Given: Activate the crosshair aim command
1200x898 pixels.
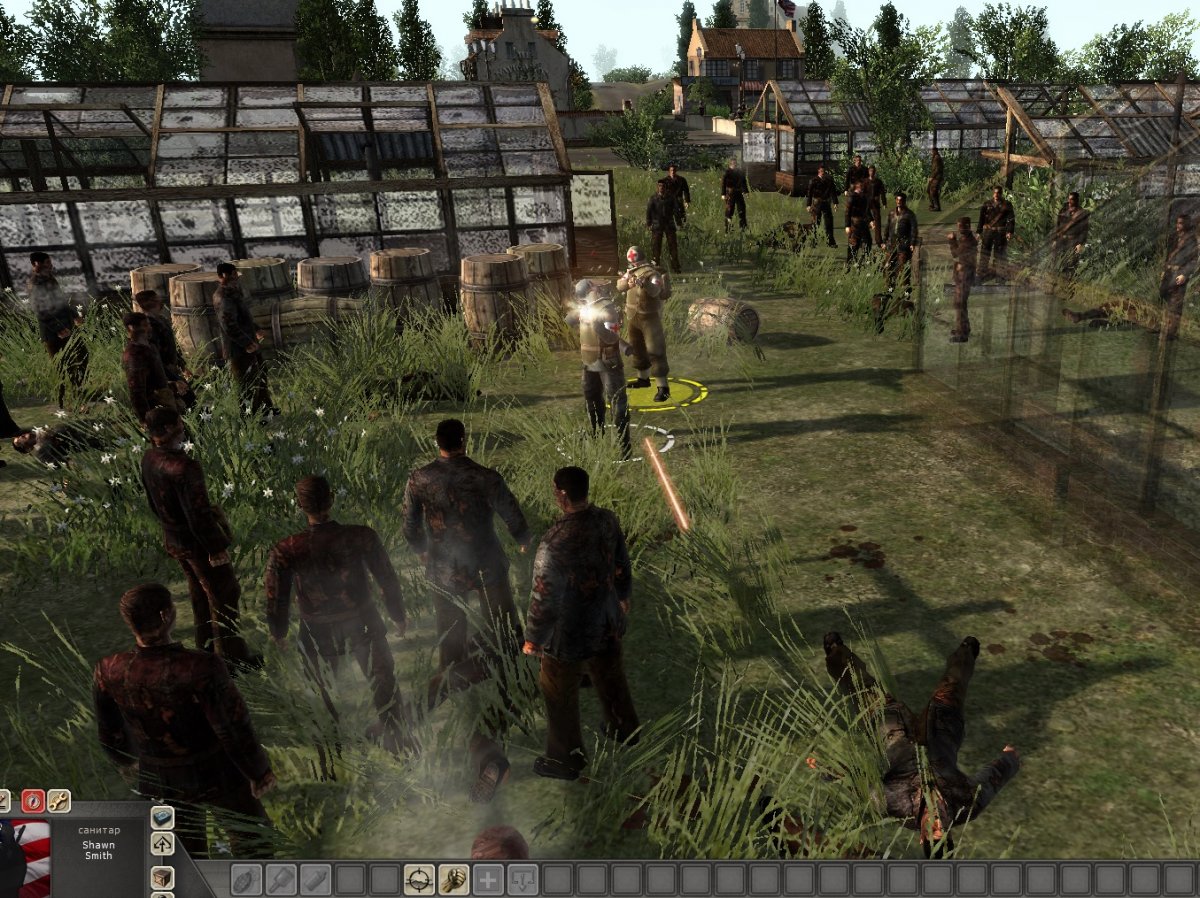Looking at the screenshot, I should click(x=419, y=879).
